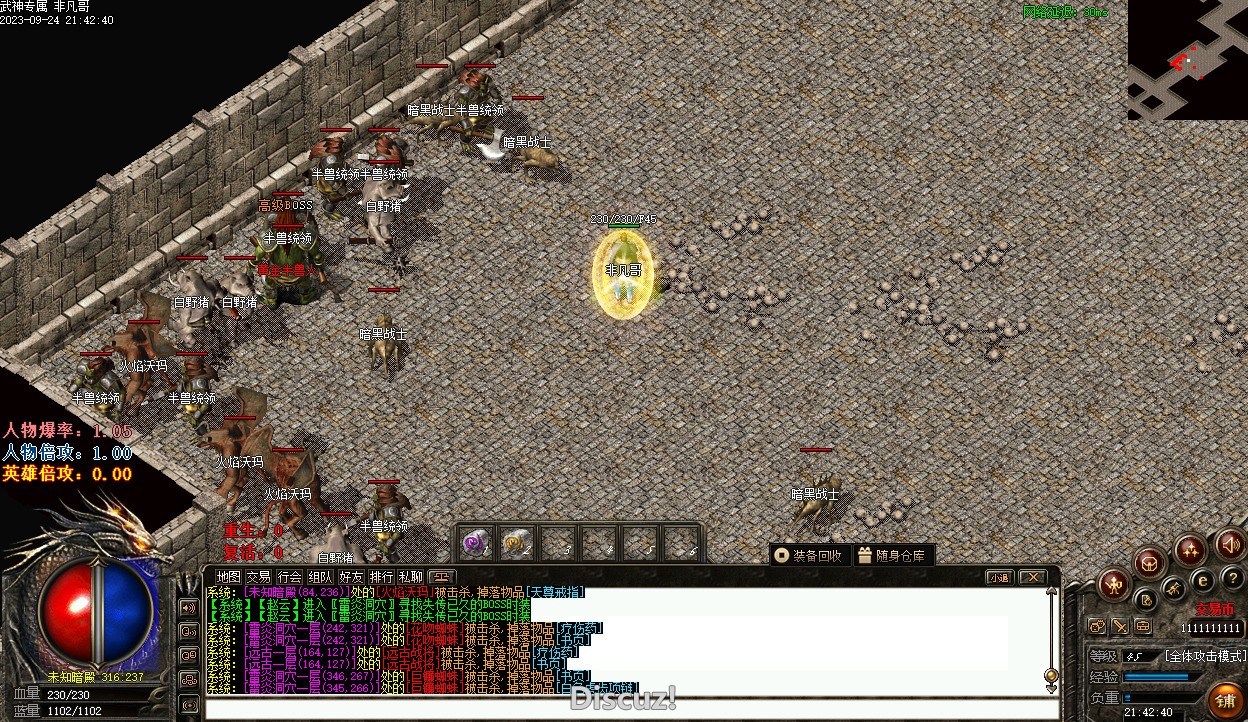
Task: Use the purple scroll in hotbar slot 1
Action: (x=475, y=543)
